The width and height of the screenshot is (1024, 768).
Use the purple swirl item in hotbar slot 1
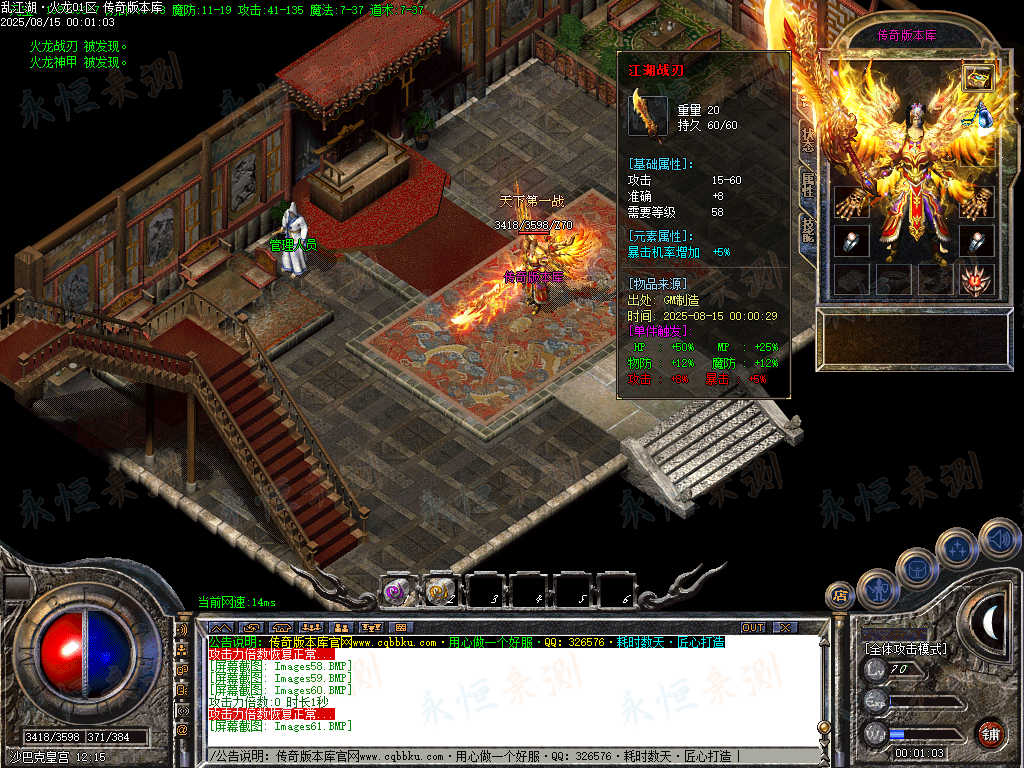[396, 591]
